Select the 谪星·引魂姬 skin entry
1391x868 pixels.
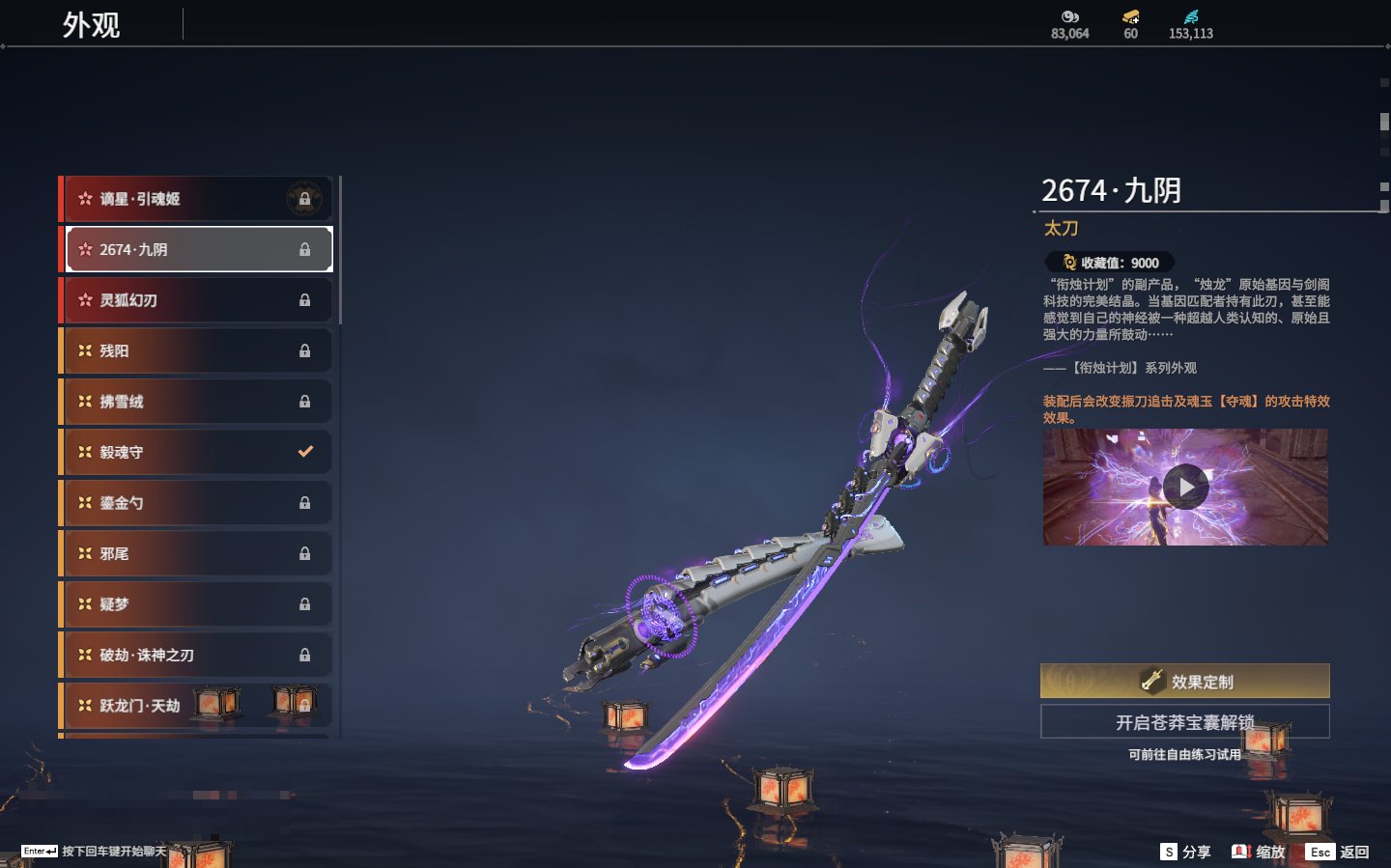(197, 199)
